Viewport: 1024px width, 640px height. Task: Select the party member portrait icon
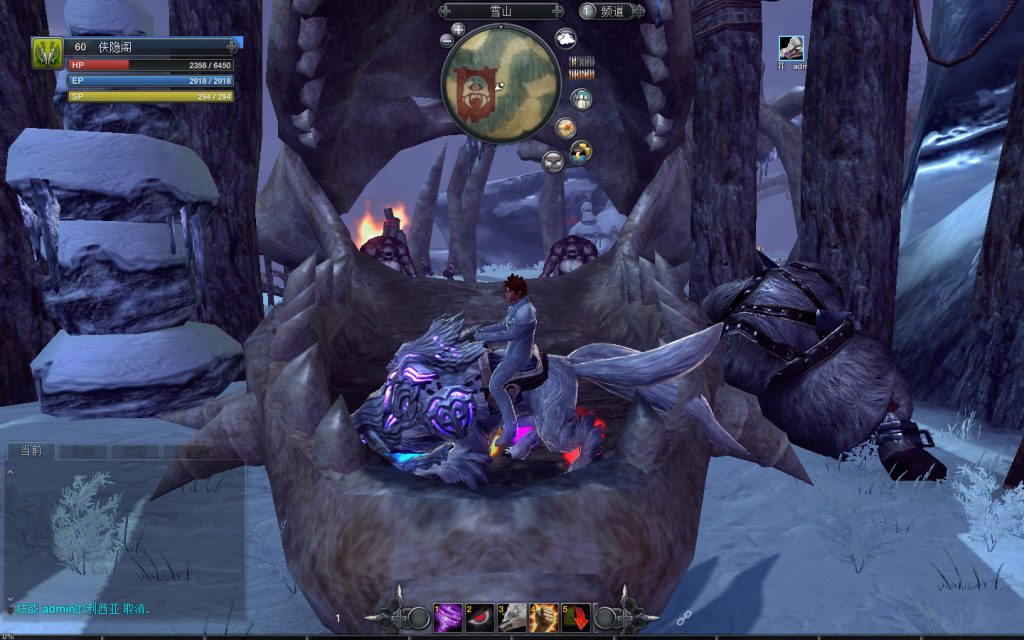coord(791,48)
